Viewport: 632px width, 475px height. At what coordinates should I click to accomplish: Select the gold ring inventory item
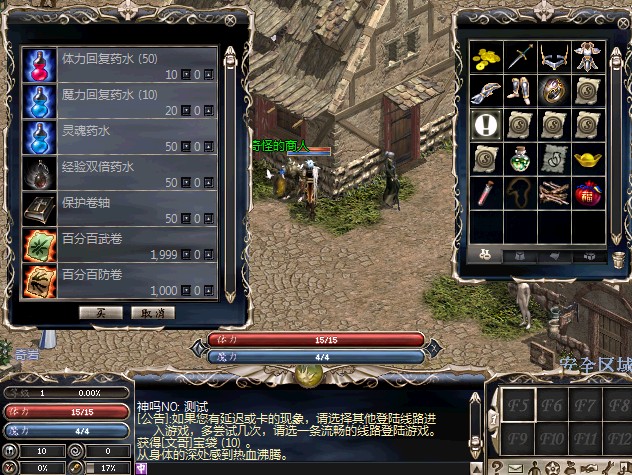pos(552,91)
